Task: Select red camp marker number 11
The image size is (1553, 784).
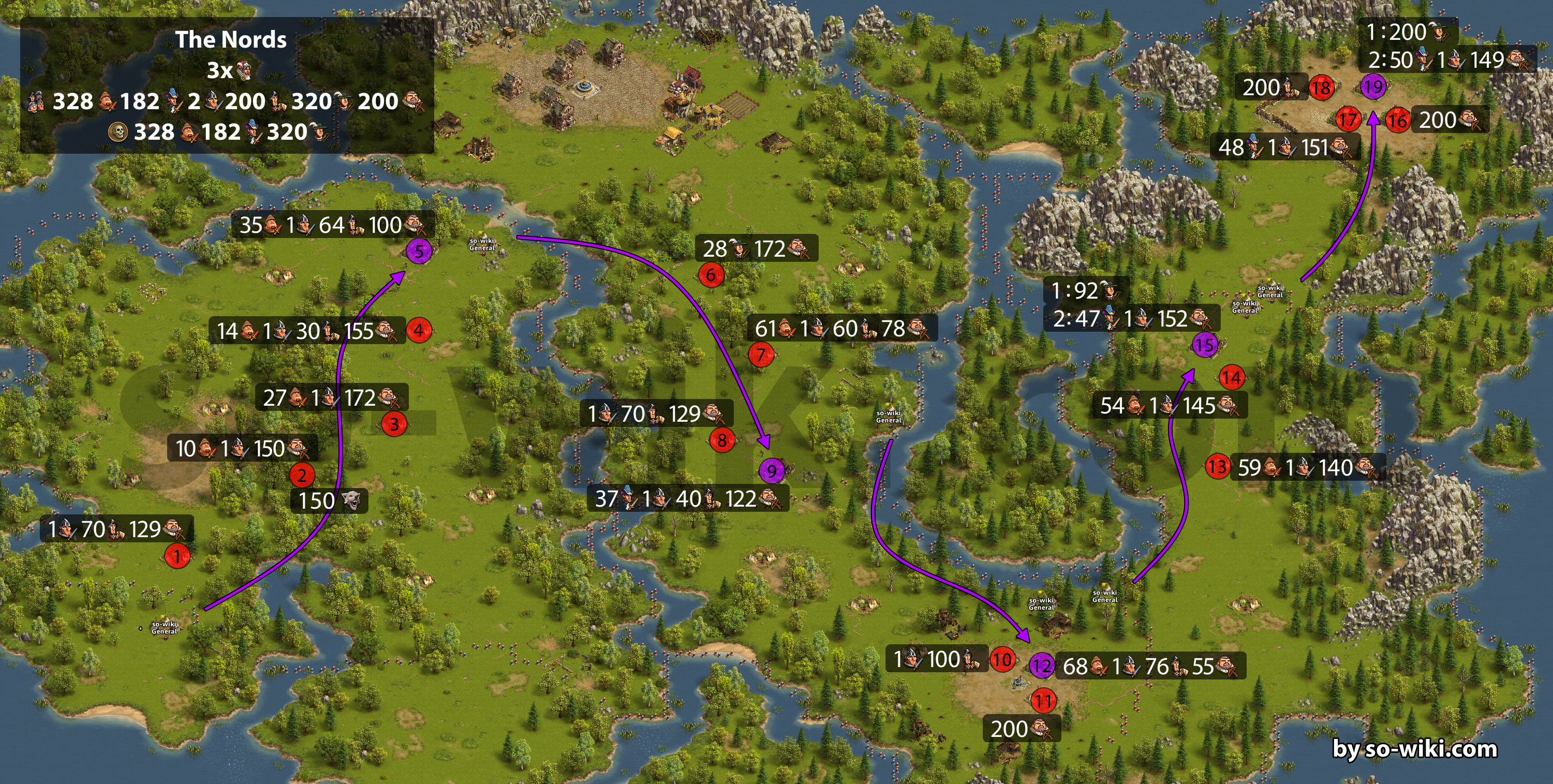Action: [x=1044, y=701]
